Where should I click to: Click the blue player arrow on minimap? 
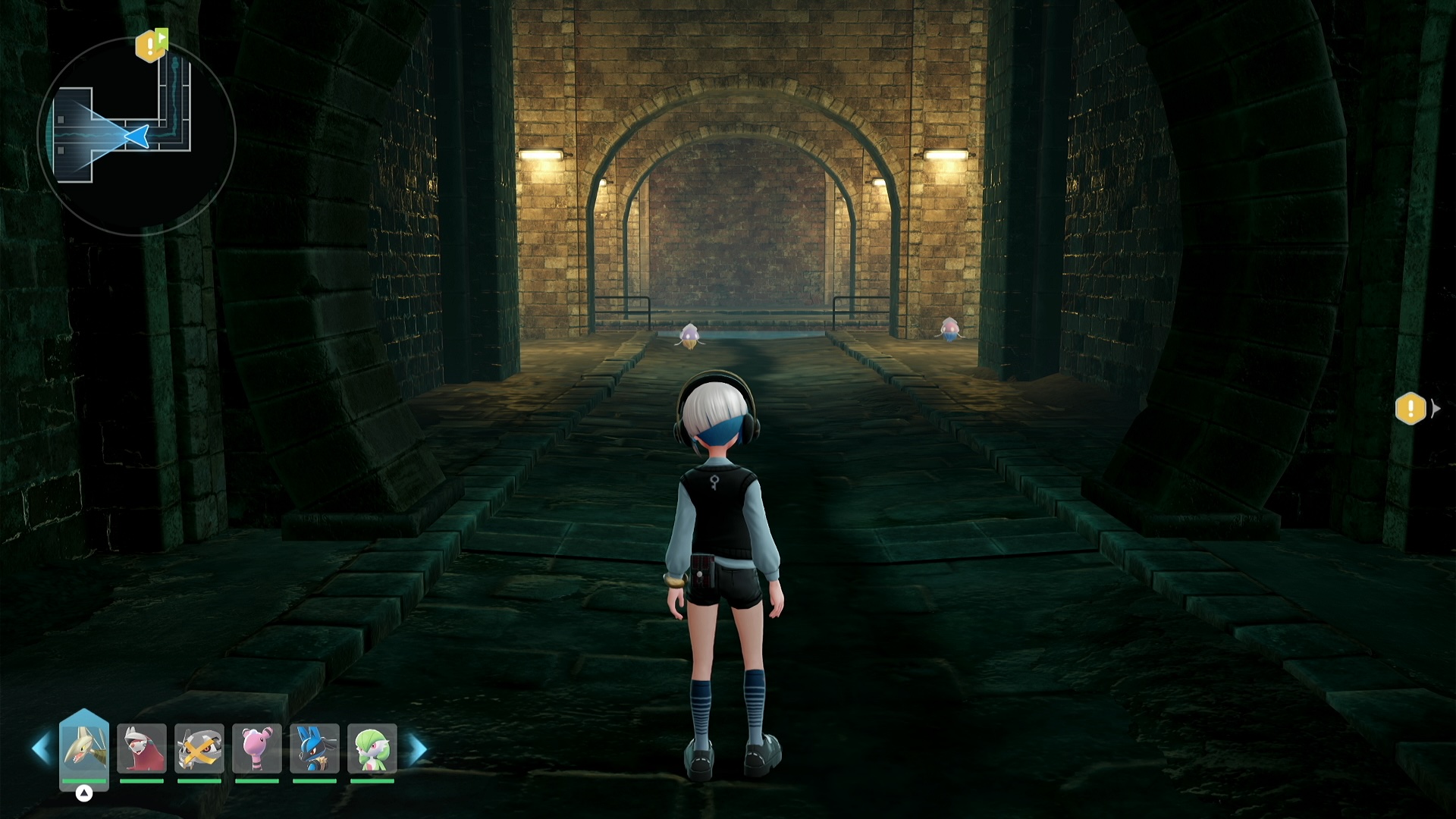pos(136,136)
